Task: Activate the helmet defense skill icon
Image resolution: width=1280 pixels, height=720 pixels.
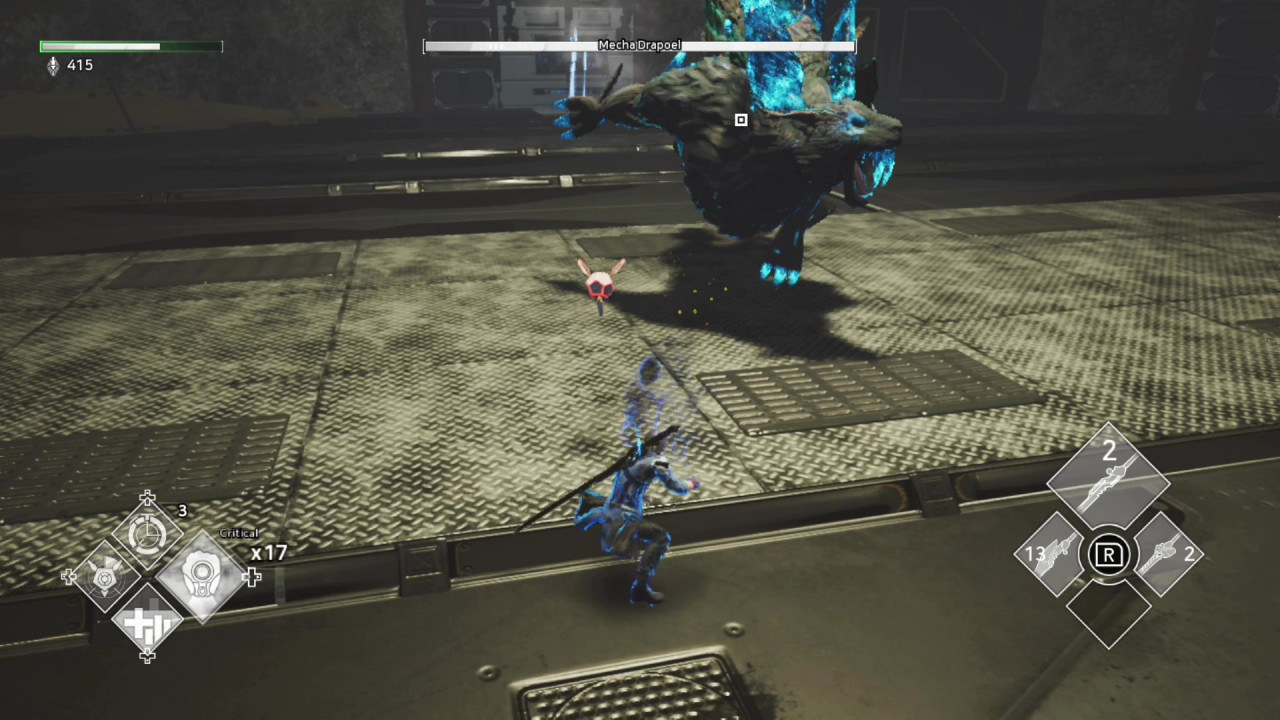Action: point(104,577)
